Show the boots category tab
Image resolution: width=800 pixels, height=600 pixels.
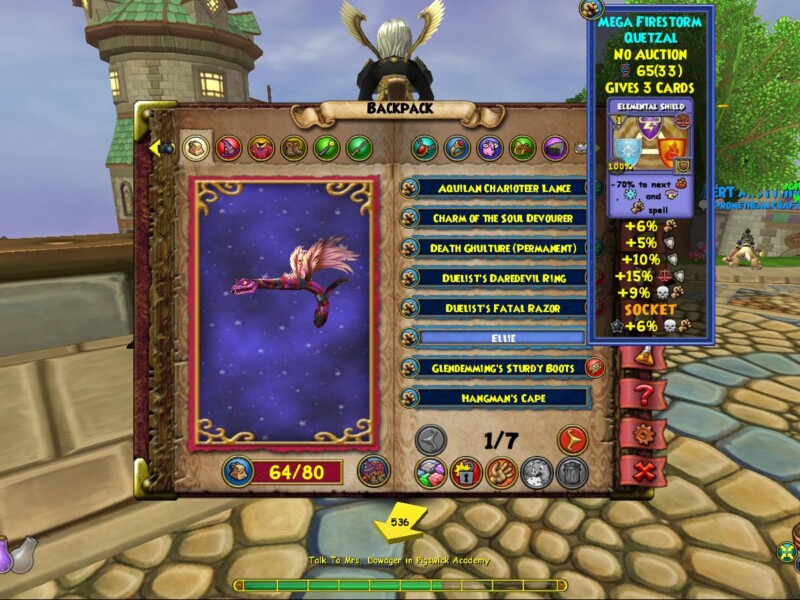tap(293, 149)
